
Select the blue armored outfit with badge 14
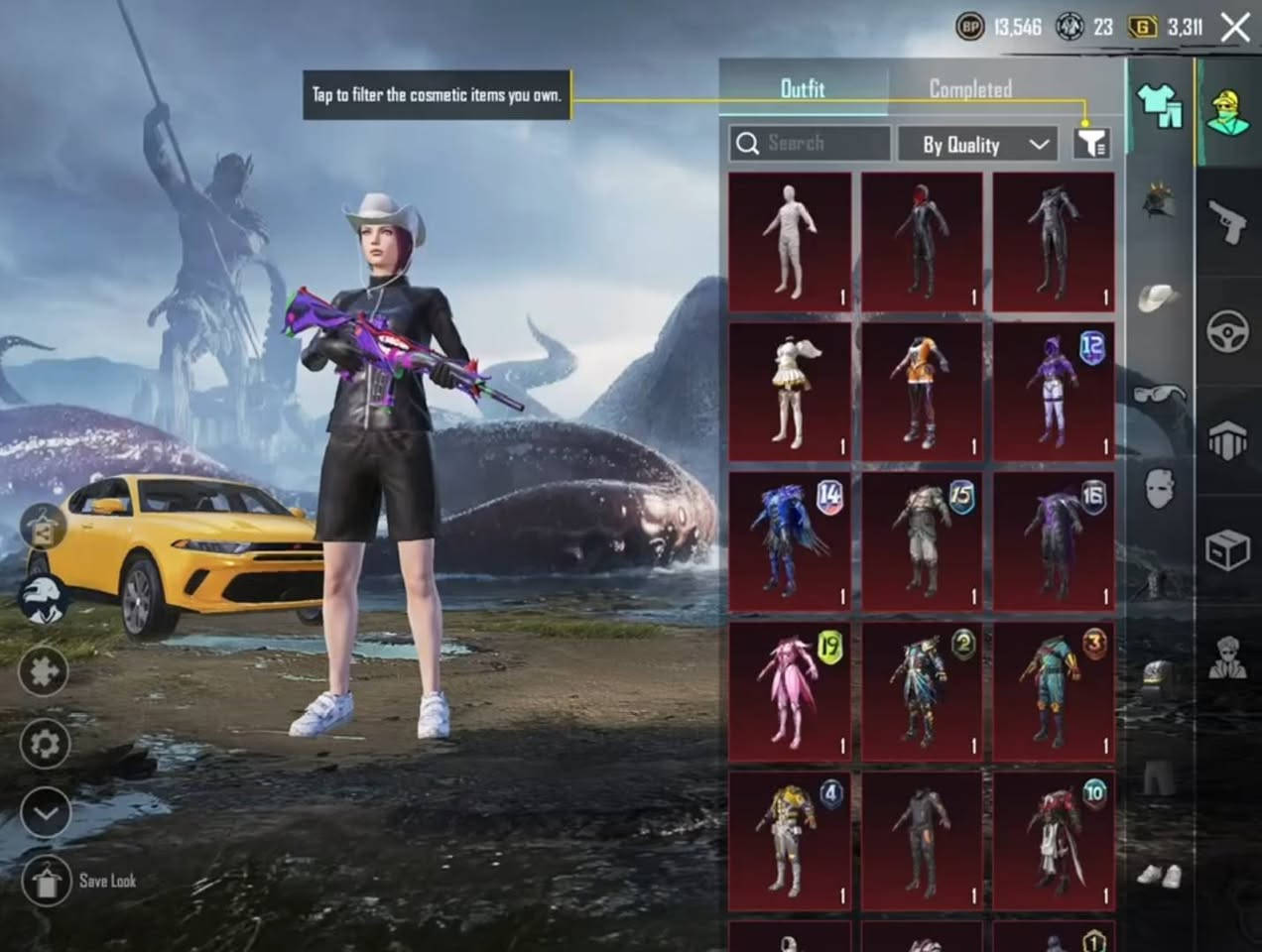[x=790, y=541]
